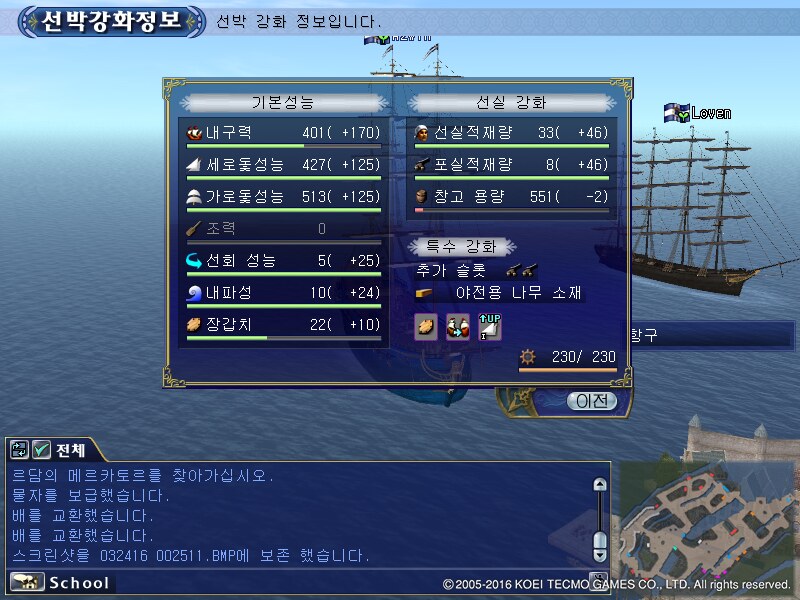
Task: Switch to the 전체 chat tab
Action: click(70, 450)
